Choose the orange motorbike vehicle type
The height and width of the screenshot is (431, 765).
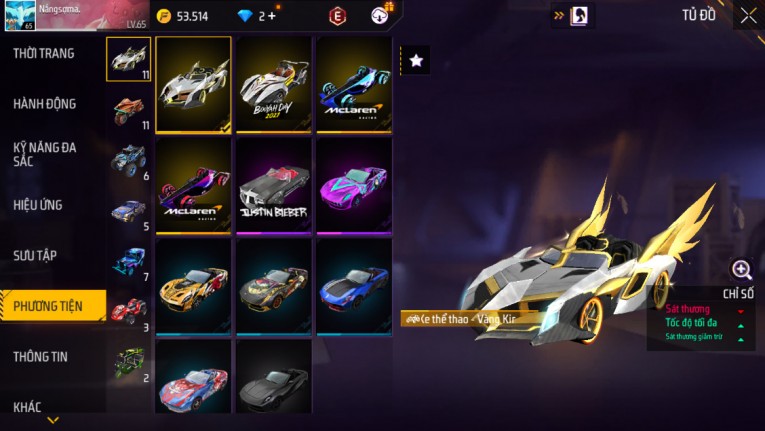(129, 107)
